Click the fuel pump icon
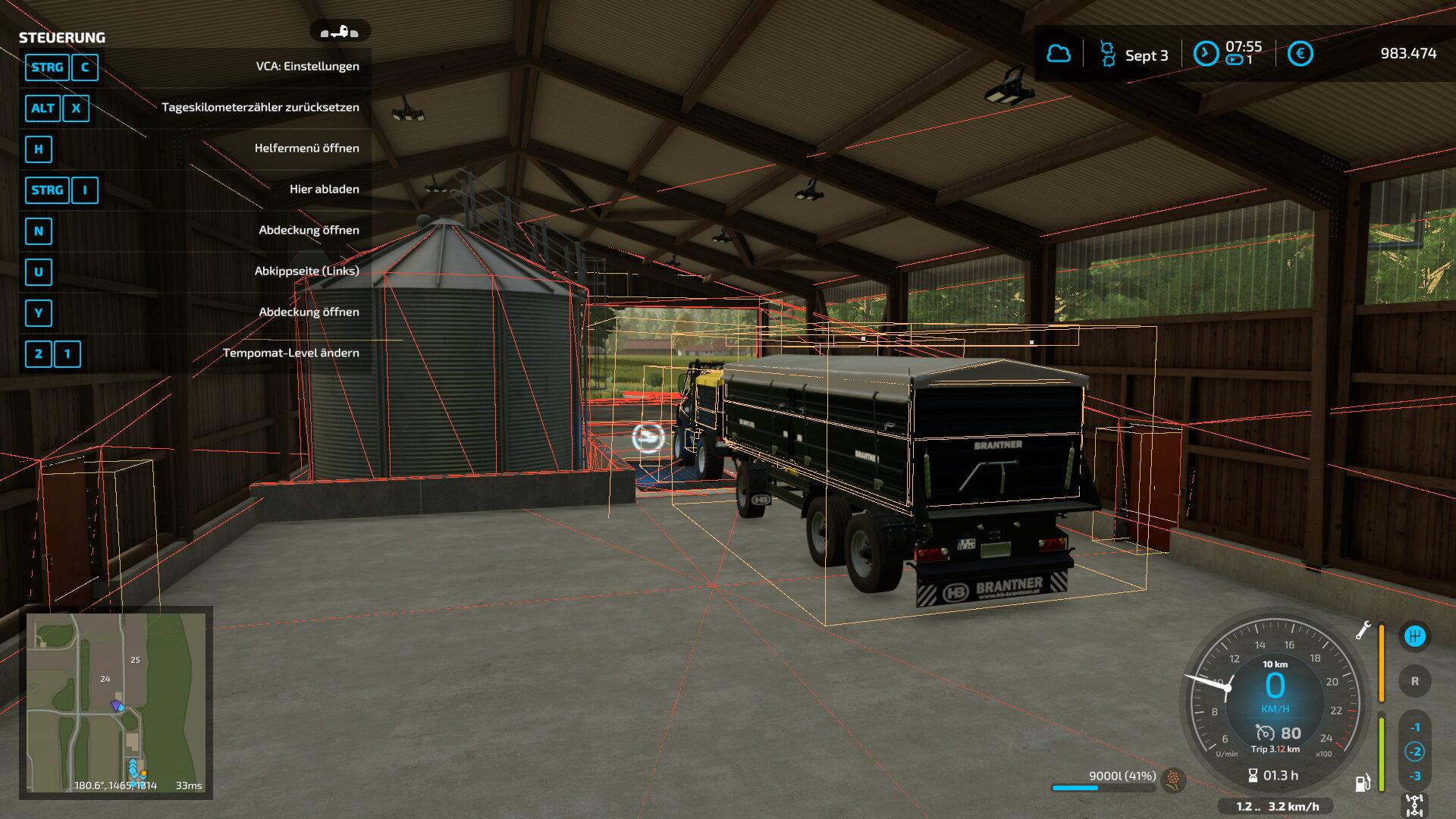This screenshot has height=819, width=1456. click(x=1363, y=783)
